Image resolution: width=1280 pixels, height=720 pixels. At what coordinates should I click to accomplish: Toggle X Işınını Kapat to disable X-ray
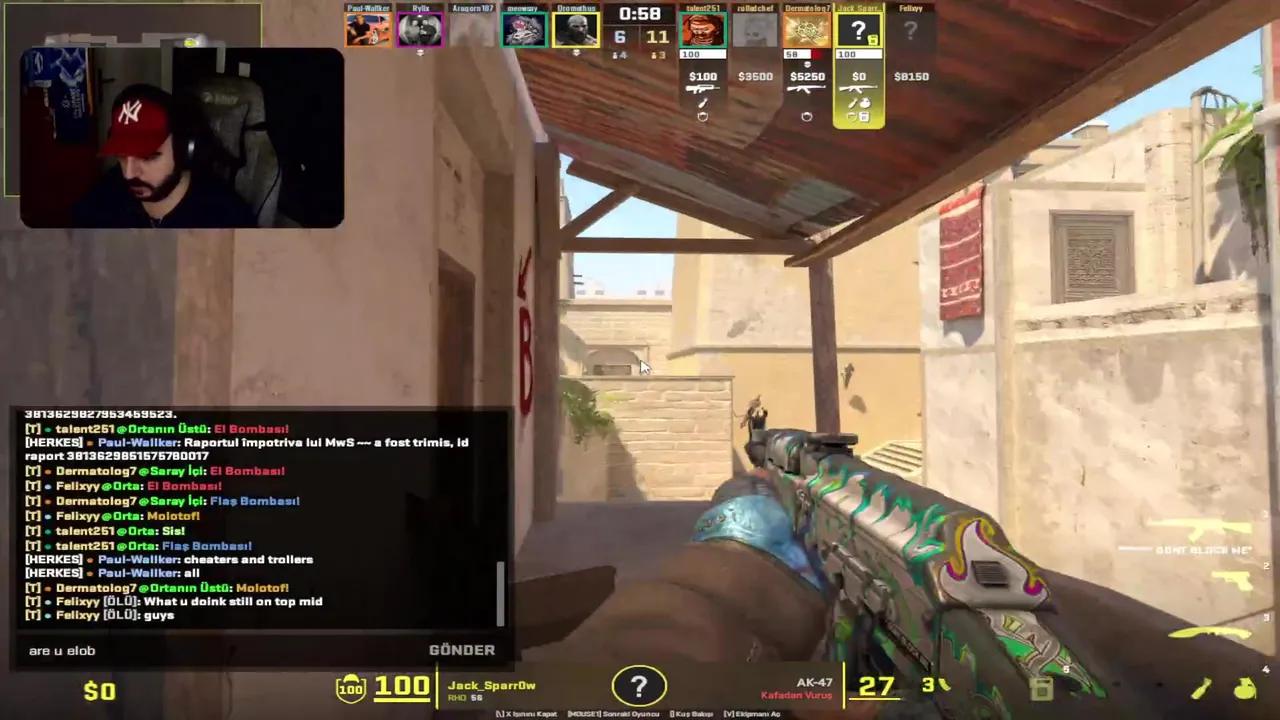point(527,714)
